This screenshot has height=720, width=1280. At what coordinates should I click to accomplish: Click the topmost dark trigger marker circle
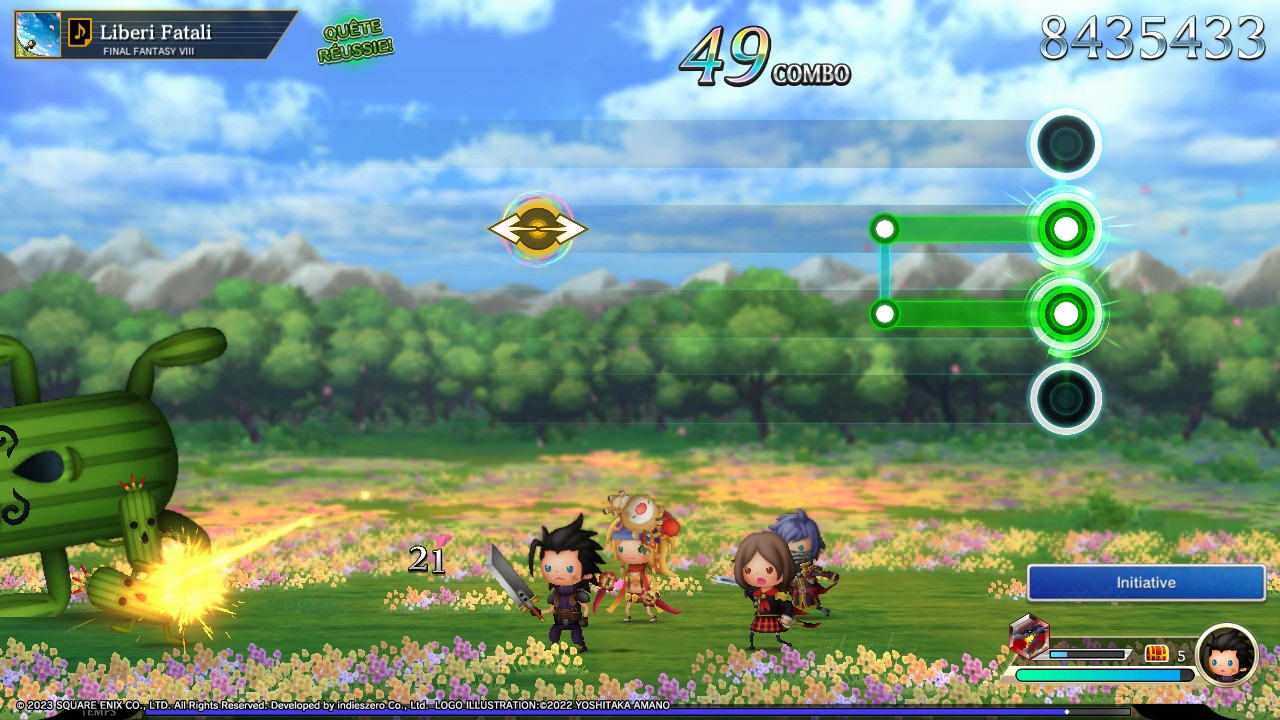coord(1065,143)
